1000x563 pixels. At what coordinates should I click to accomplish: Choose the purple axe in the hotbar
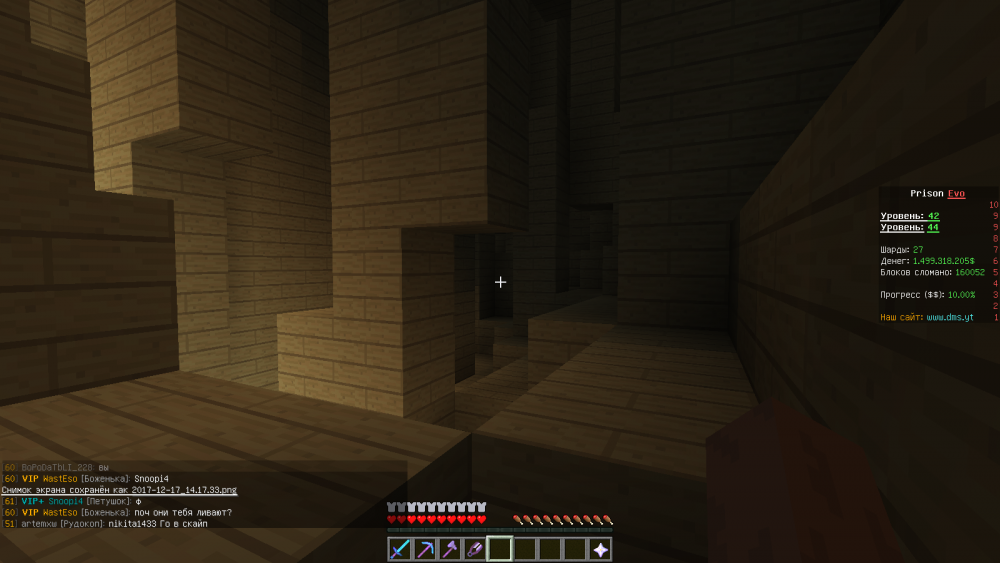pyautogui.click(x=450, y=549)
